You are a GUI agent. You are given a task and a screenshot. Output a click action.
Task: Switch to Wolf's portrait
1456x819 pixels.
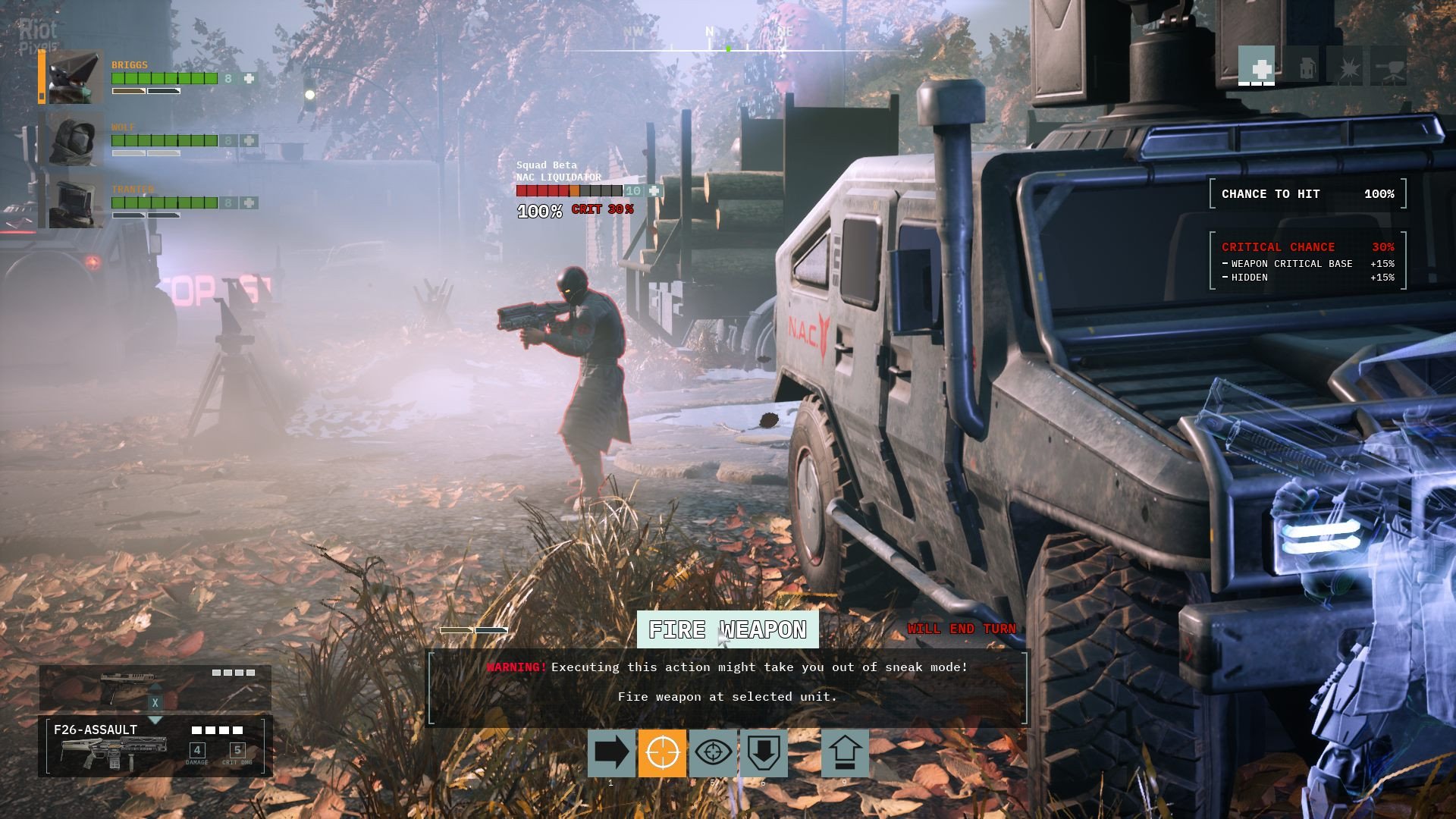click(75, 140)
